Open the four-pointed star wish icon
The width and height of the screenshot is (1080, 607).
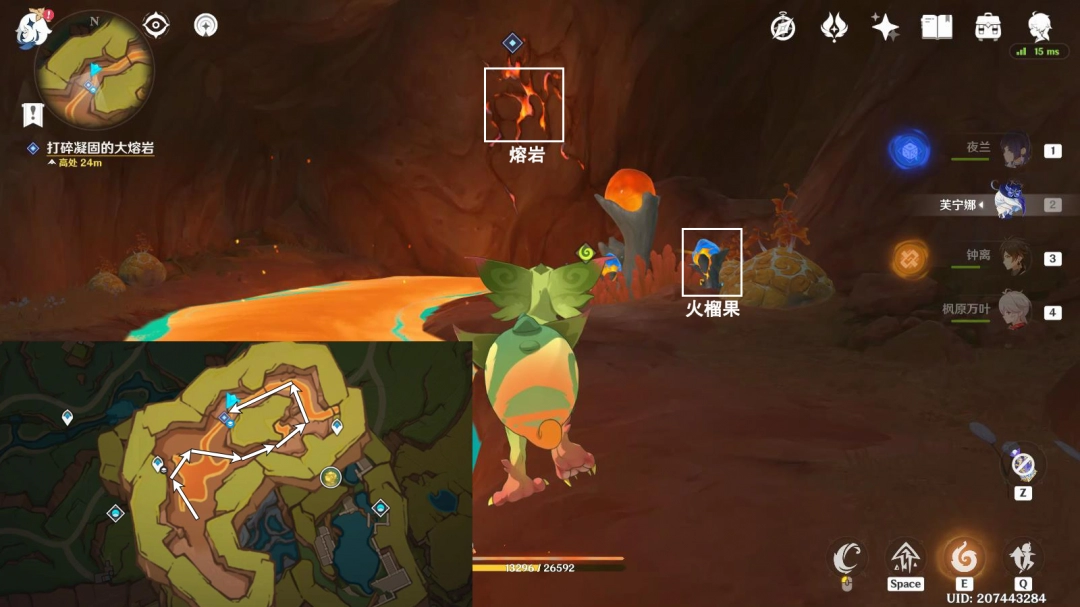(x=885, y=27)
